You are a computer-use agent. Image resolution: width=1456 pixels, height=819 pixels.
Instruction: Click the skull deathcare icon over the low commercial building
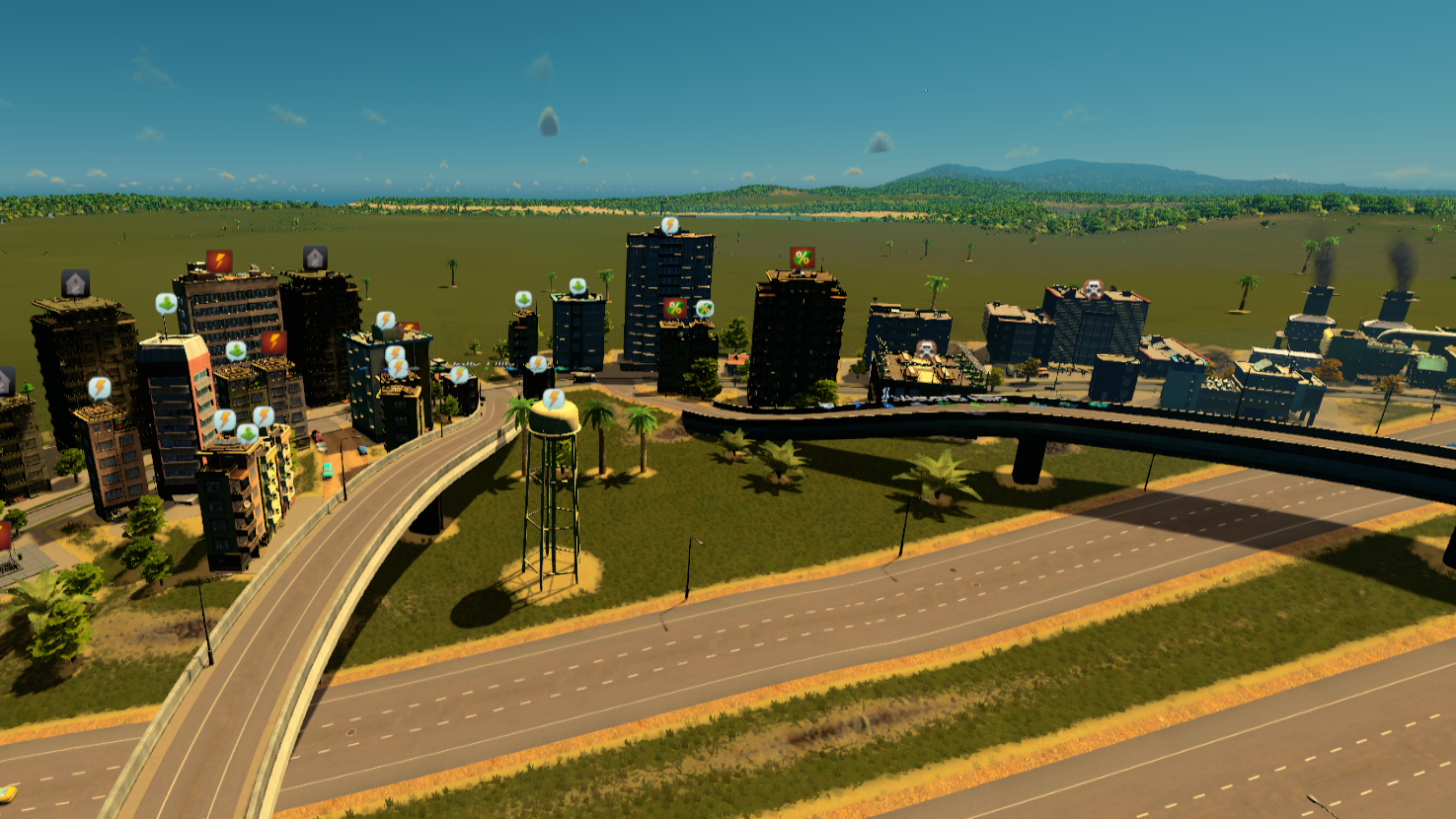927,349
